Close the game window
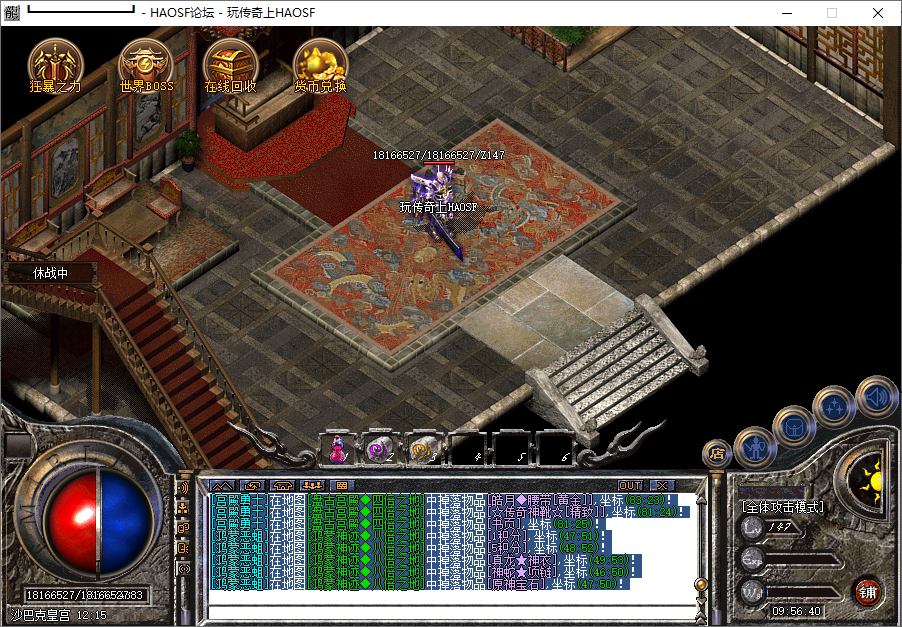Image resolution: width=902 pixels, height=627 pixels. click(878, 13)
